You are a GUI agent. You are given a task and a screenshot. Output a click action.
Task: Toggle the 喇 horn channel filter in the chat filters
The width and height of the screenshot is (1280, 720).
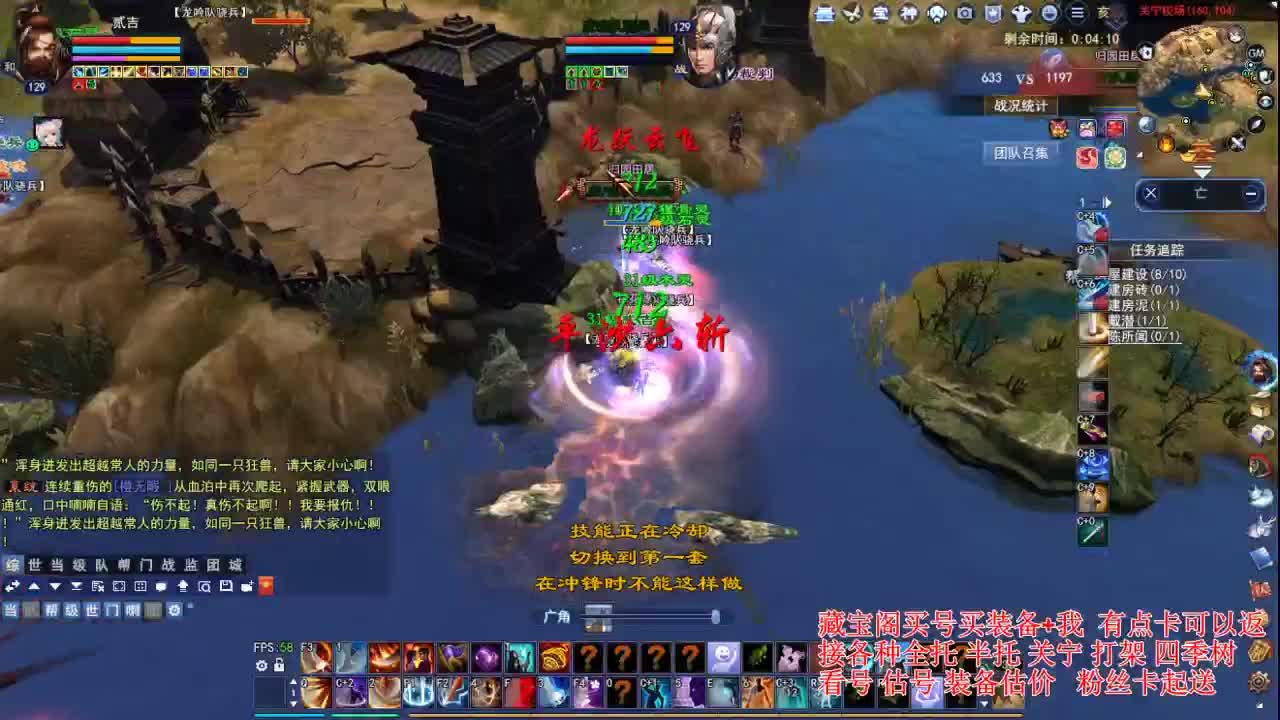tap(133, 609)
